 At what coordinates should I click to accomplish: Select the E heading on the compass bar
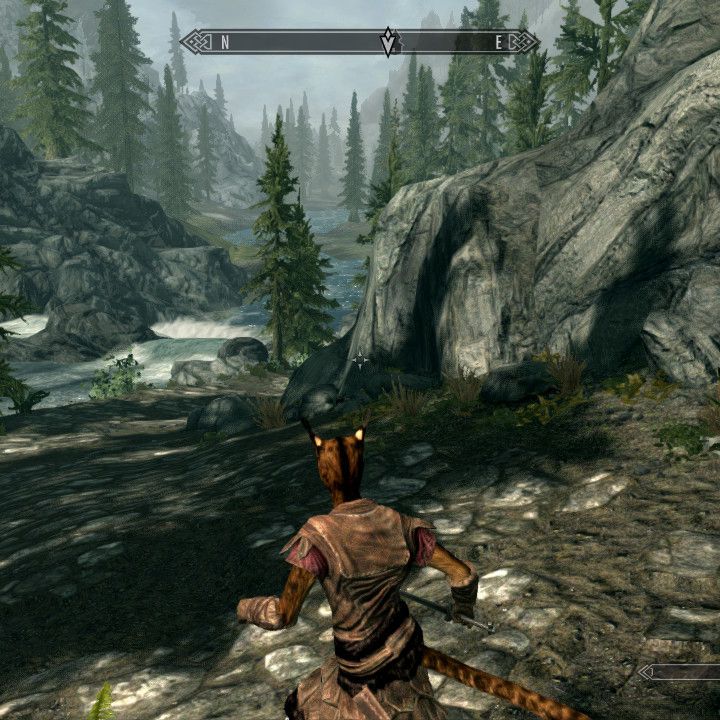(499, 42)
